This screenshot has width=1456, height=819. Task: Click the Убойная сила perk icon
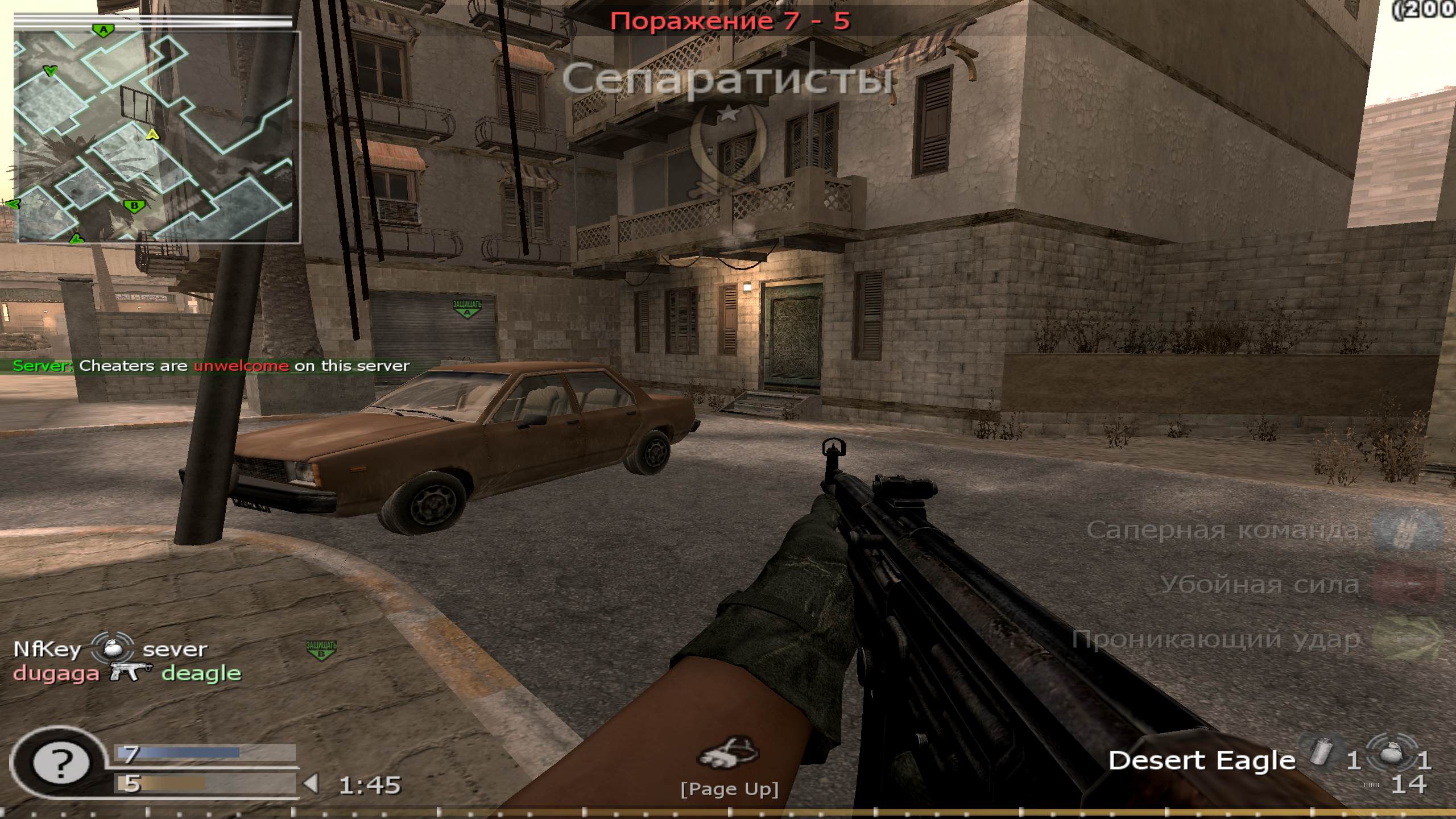(x=1406, y=584)
